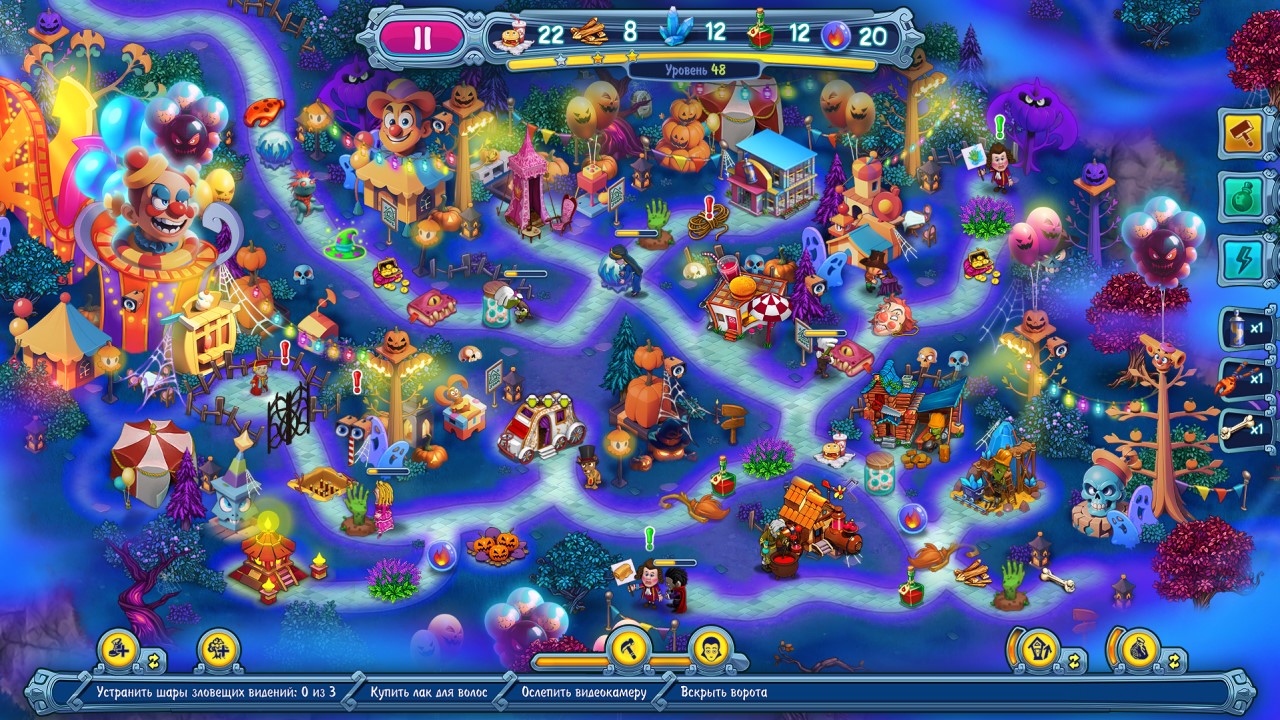Click the yellow sack icon button
Screen dimensions: 1280x720
pyautogui.click(x=1140, y=650)
